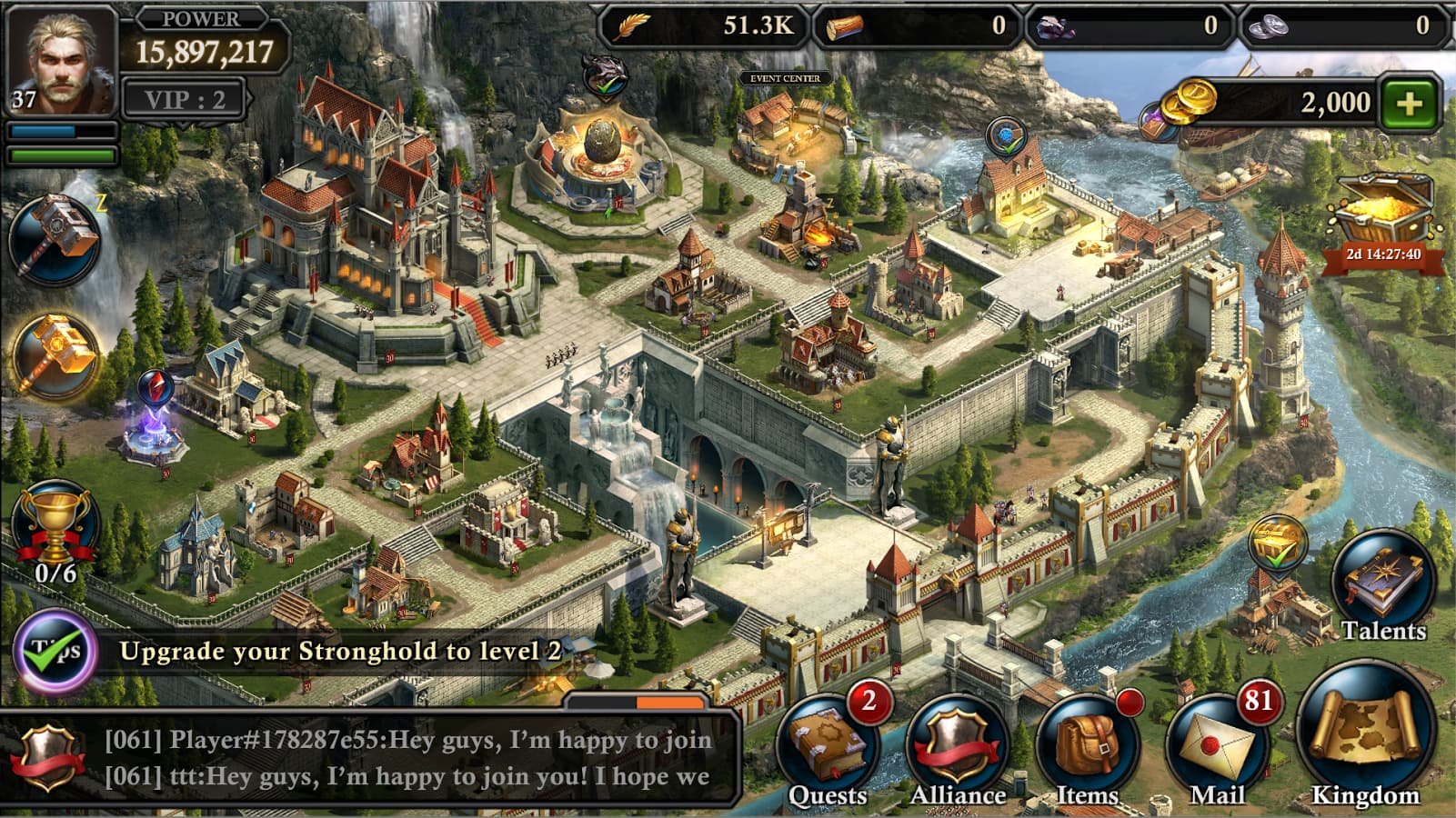The height and width of the screenshot is (818, 1456).
Task: Add gold with the green plus button
Action: click(1409, 103)
